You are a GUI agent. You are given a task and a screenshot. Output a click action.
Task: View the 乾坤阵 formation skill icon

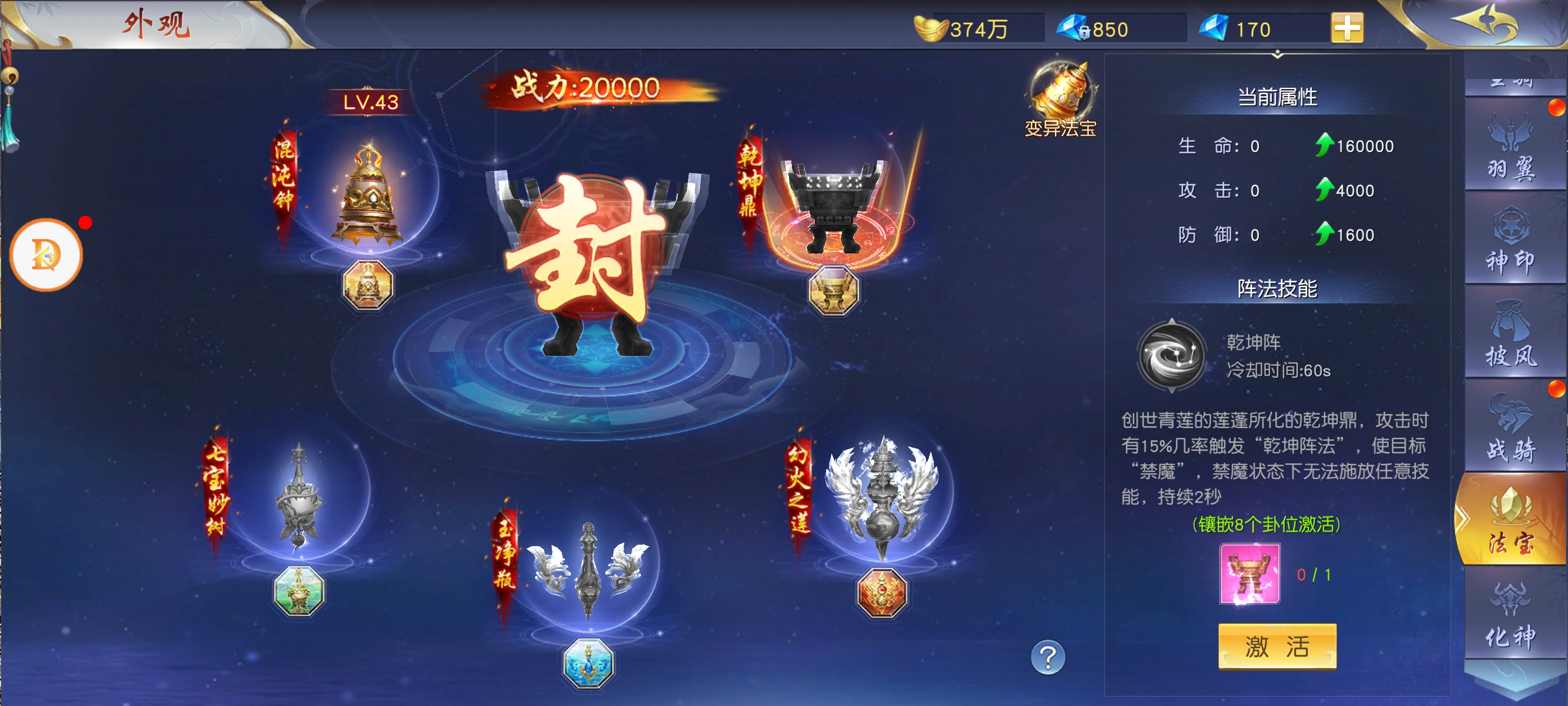point(1171,356)
